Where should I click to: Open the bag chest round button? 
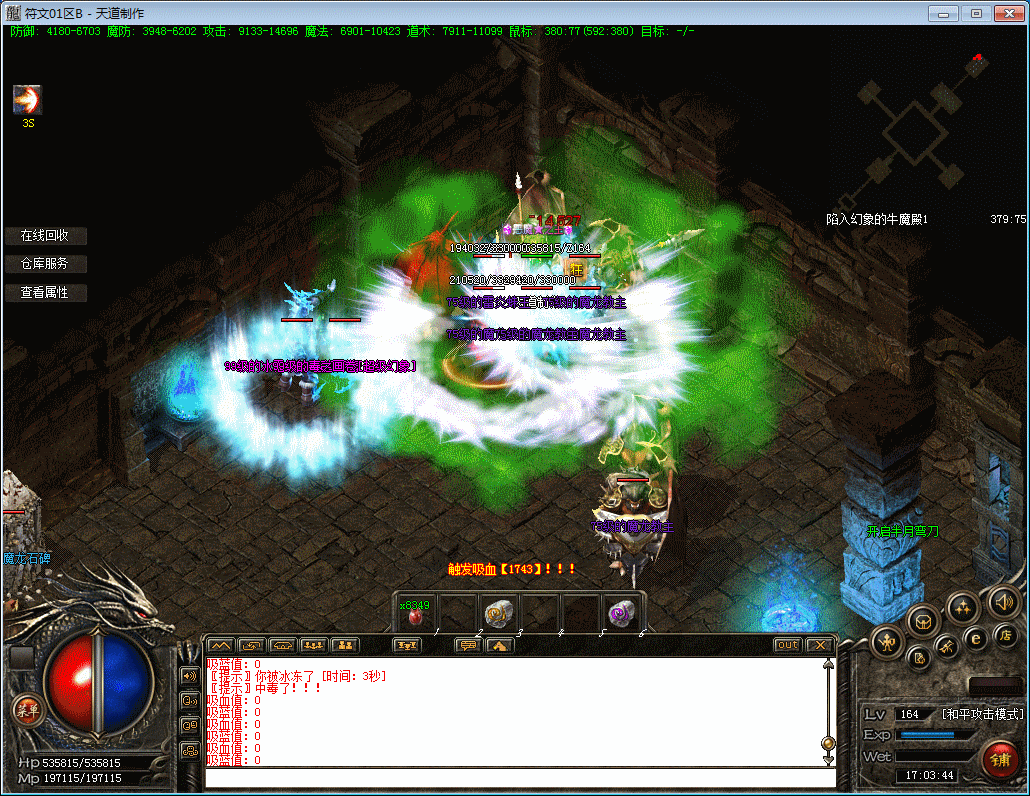coord(922,621)
